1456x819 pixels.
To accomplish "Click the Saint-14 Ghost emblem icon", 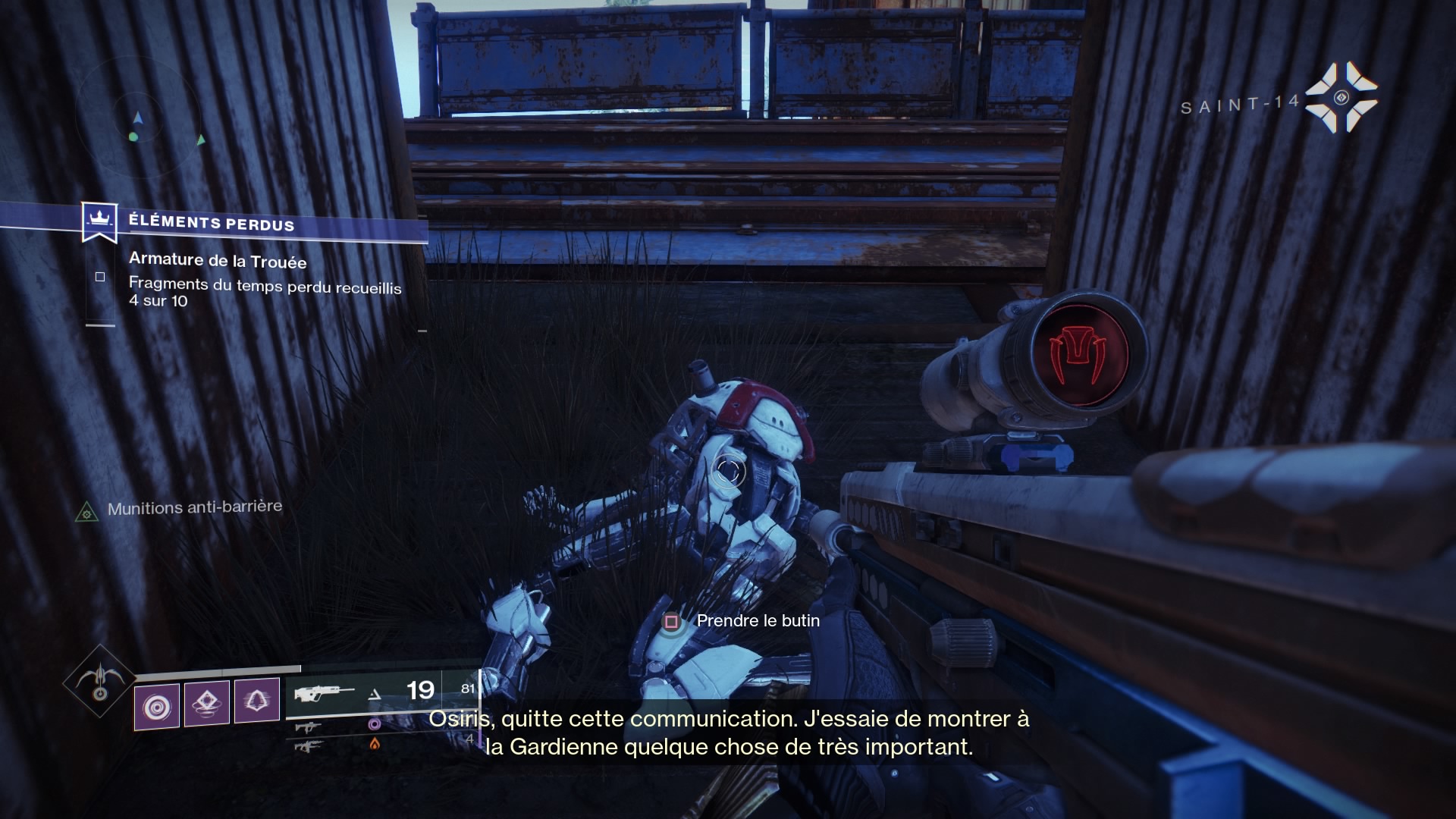I will [x=1341, y=97].
